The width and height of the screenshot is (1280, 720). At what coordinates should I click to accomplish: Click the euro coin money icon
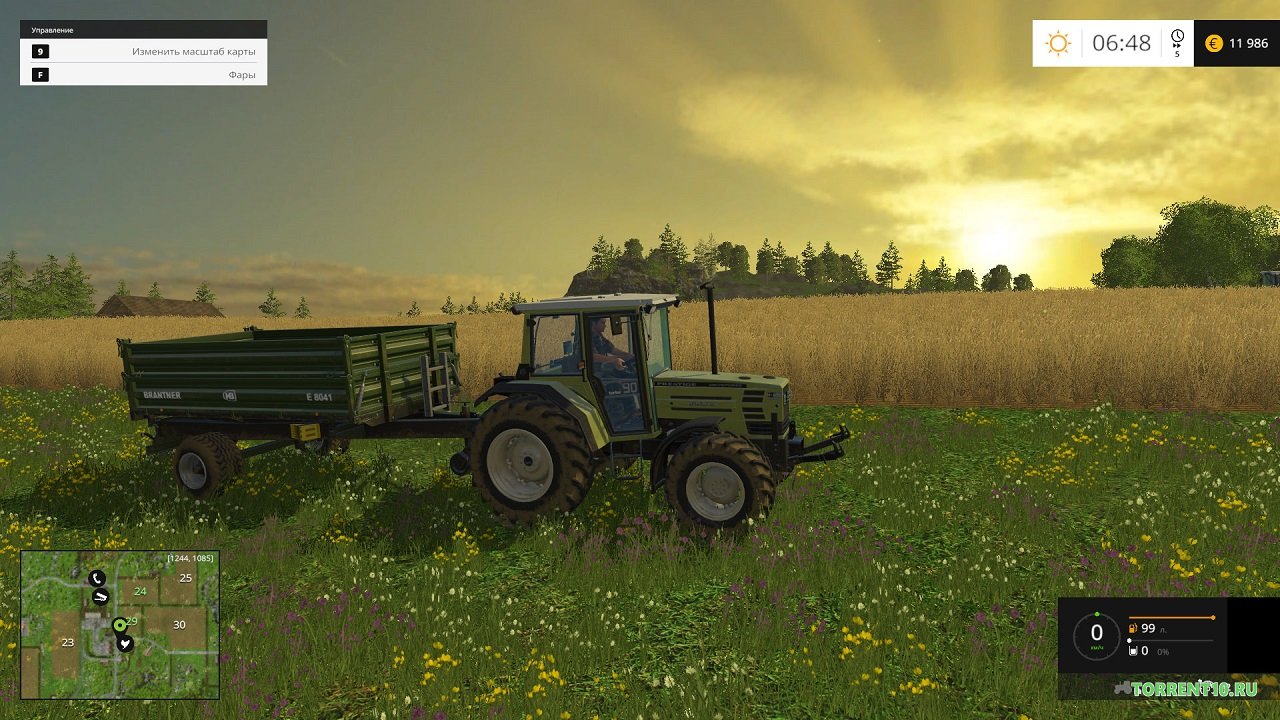pos(1214,43)
